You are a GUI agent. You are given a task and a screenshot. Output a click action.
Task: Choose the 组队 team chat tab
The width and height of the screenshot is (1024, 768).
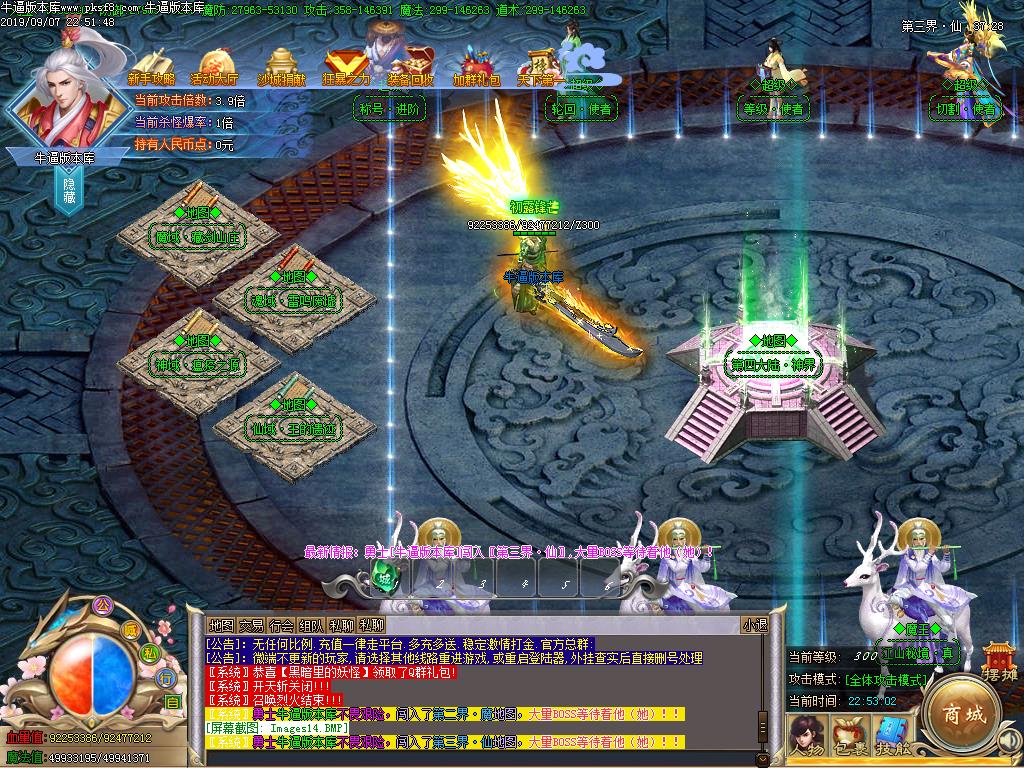[x=311, y=625]
